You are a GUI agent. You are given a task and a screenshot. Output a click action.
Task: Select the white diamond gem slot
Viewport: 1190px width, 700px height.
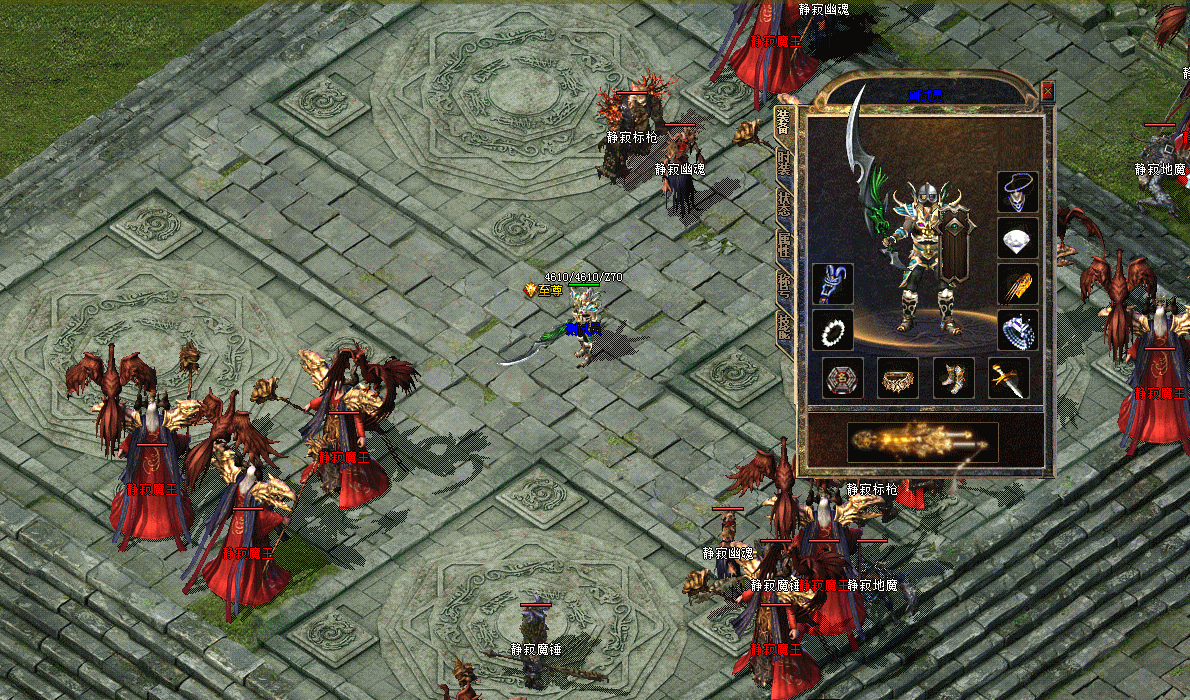1017,239
